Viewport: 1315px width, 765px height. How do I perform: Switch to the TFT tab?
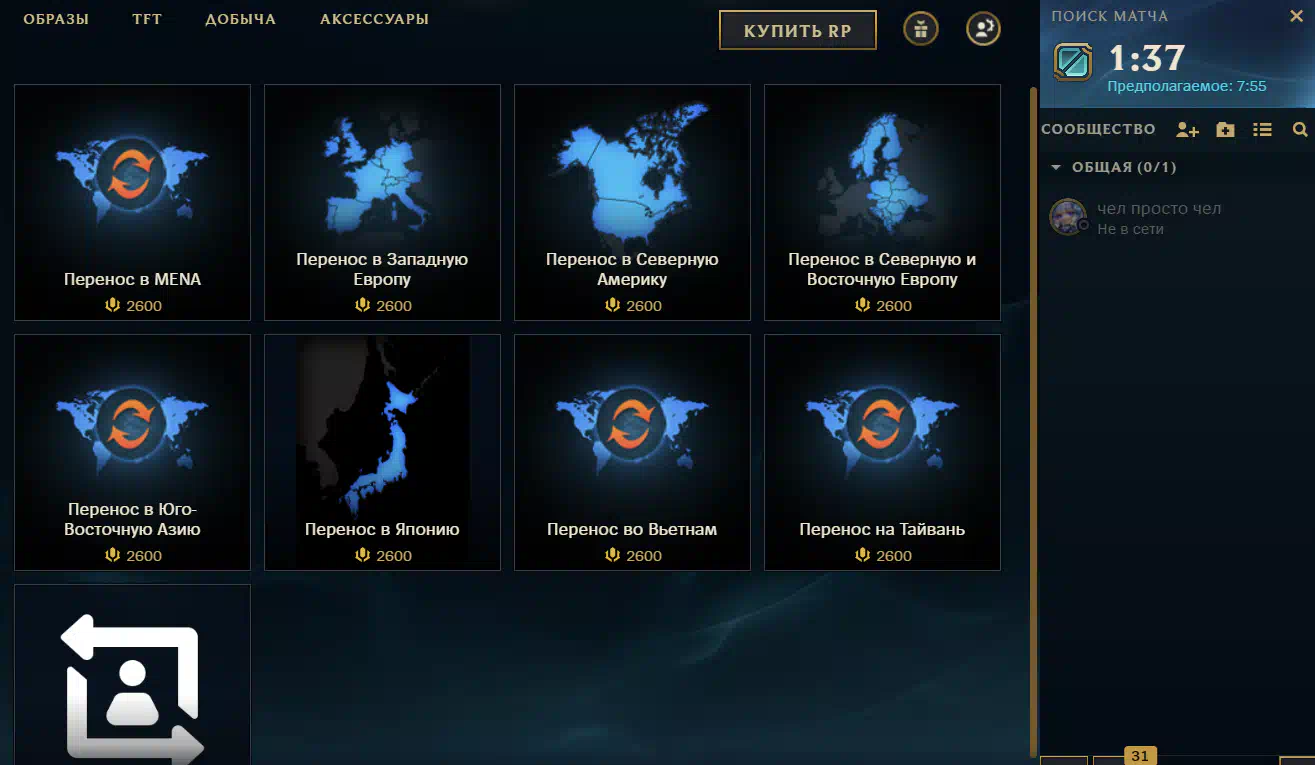click(x=147, y=20)
